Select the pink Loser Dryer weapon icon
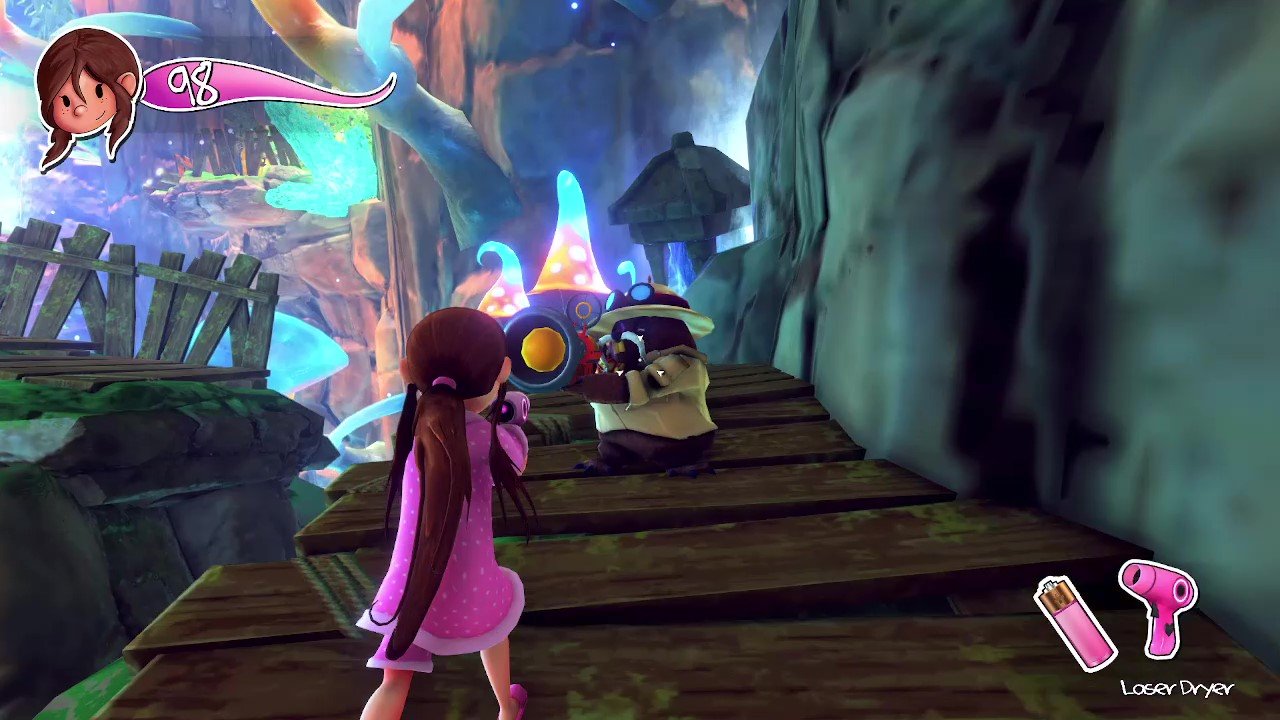 [x=1157, y=607]
